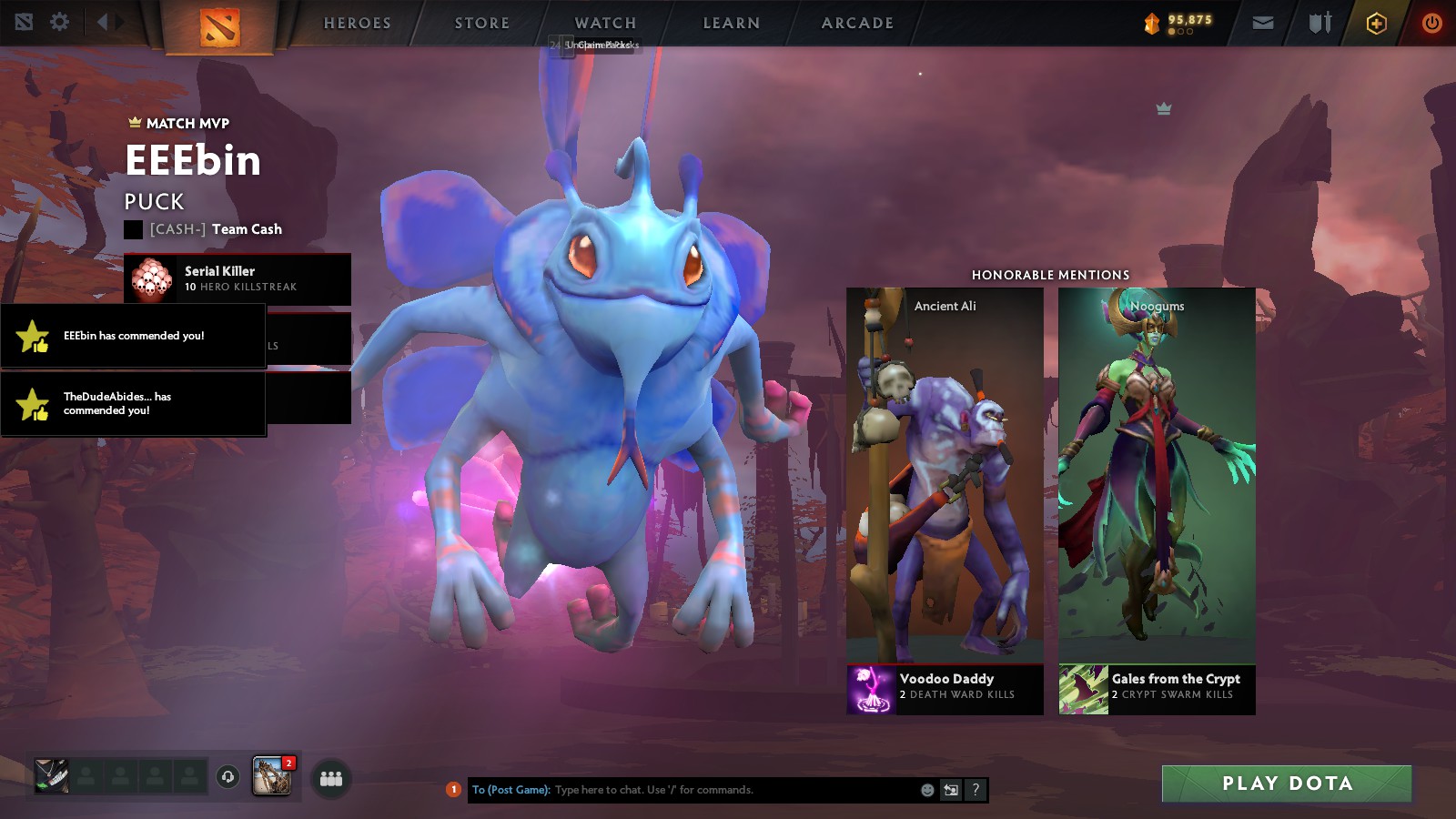
Task: Open the Dota Plus hexagon icon
Action: (1376, 24)
